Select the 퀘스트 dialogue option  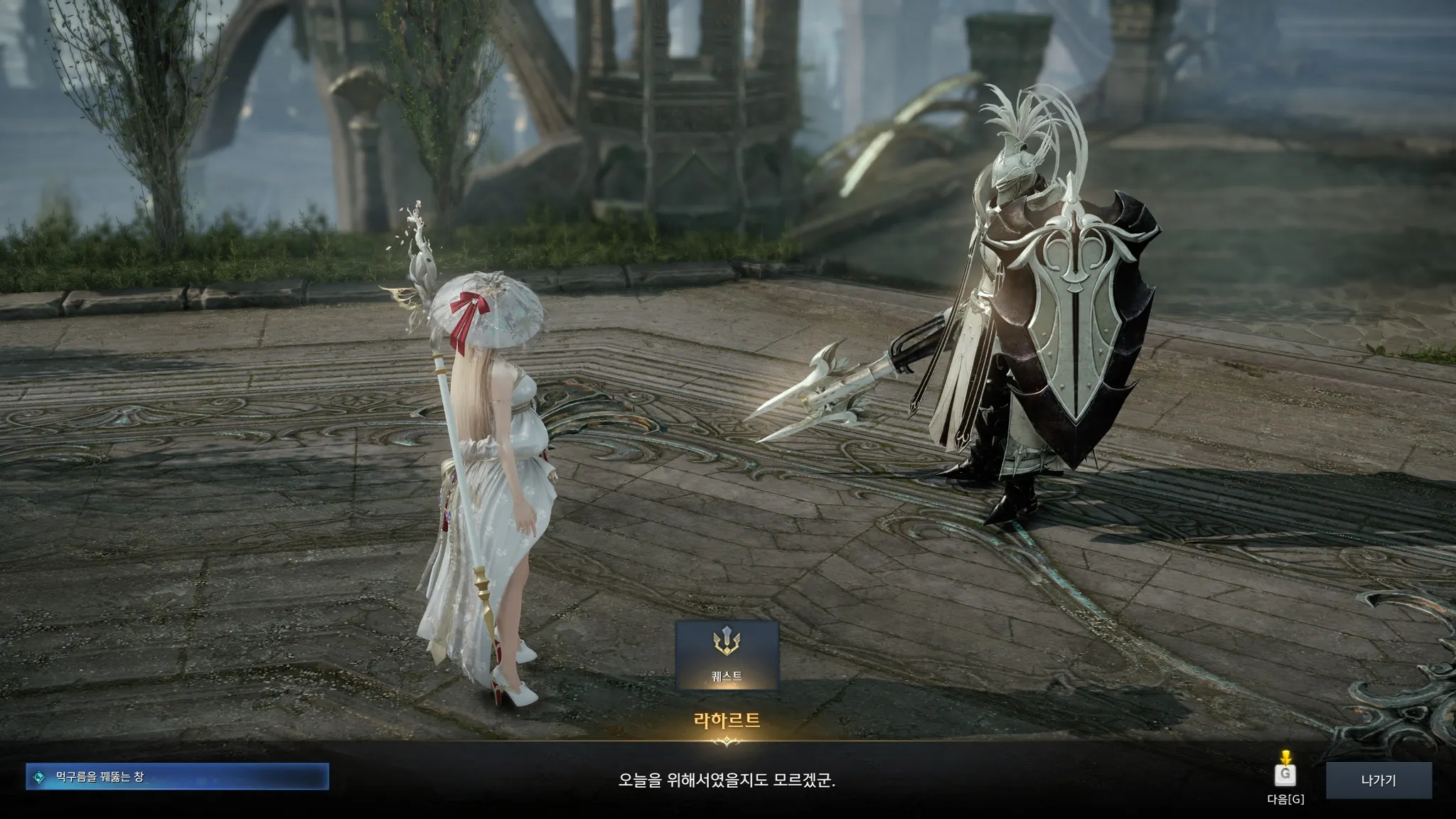pos(727,655)
